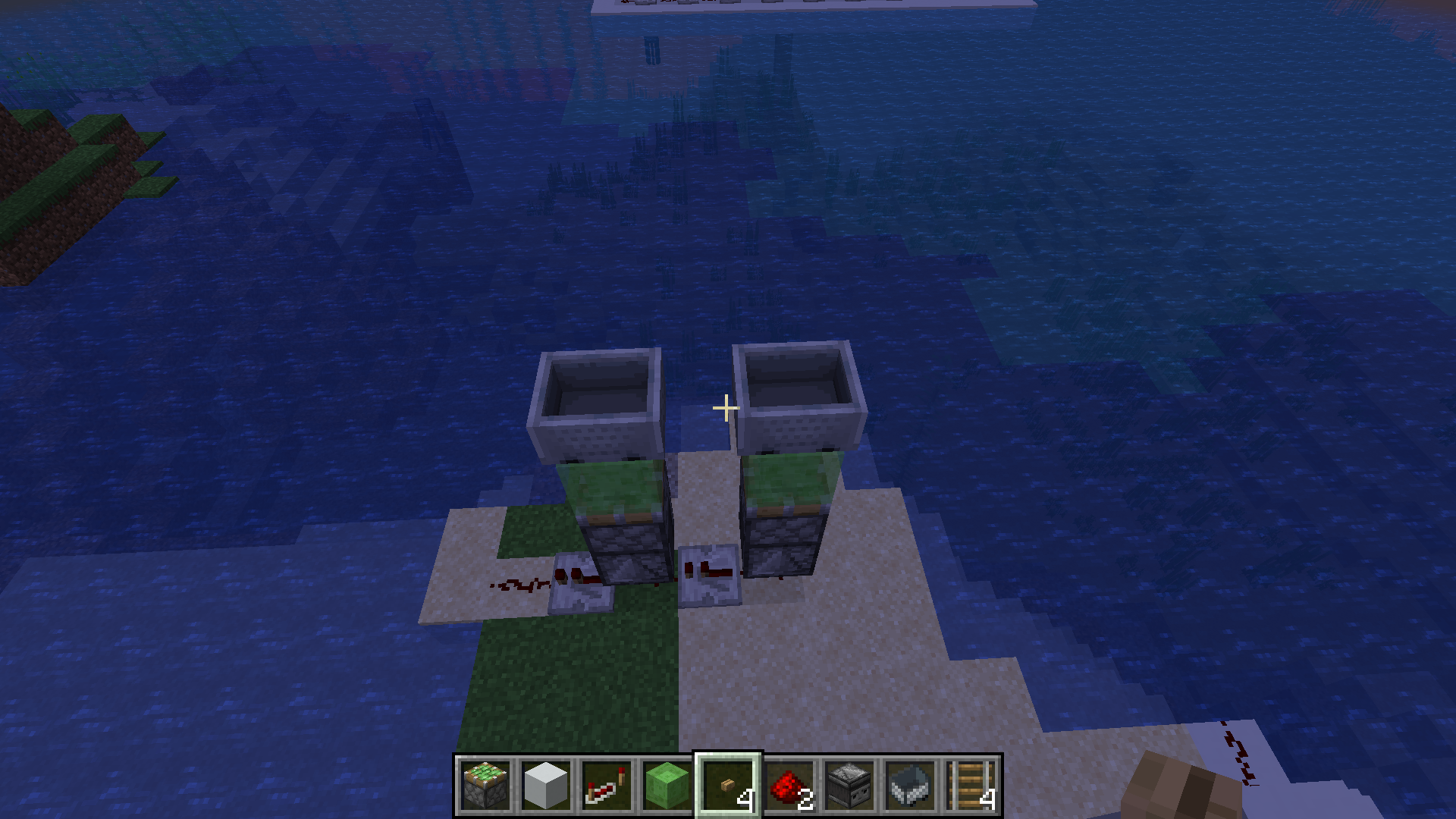Select the wooden button hotbar slot
1456x819 pixels.
(x=728, y=786)
